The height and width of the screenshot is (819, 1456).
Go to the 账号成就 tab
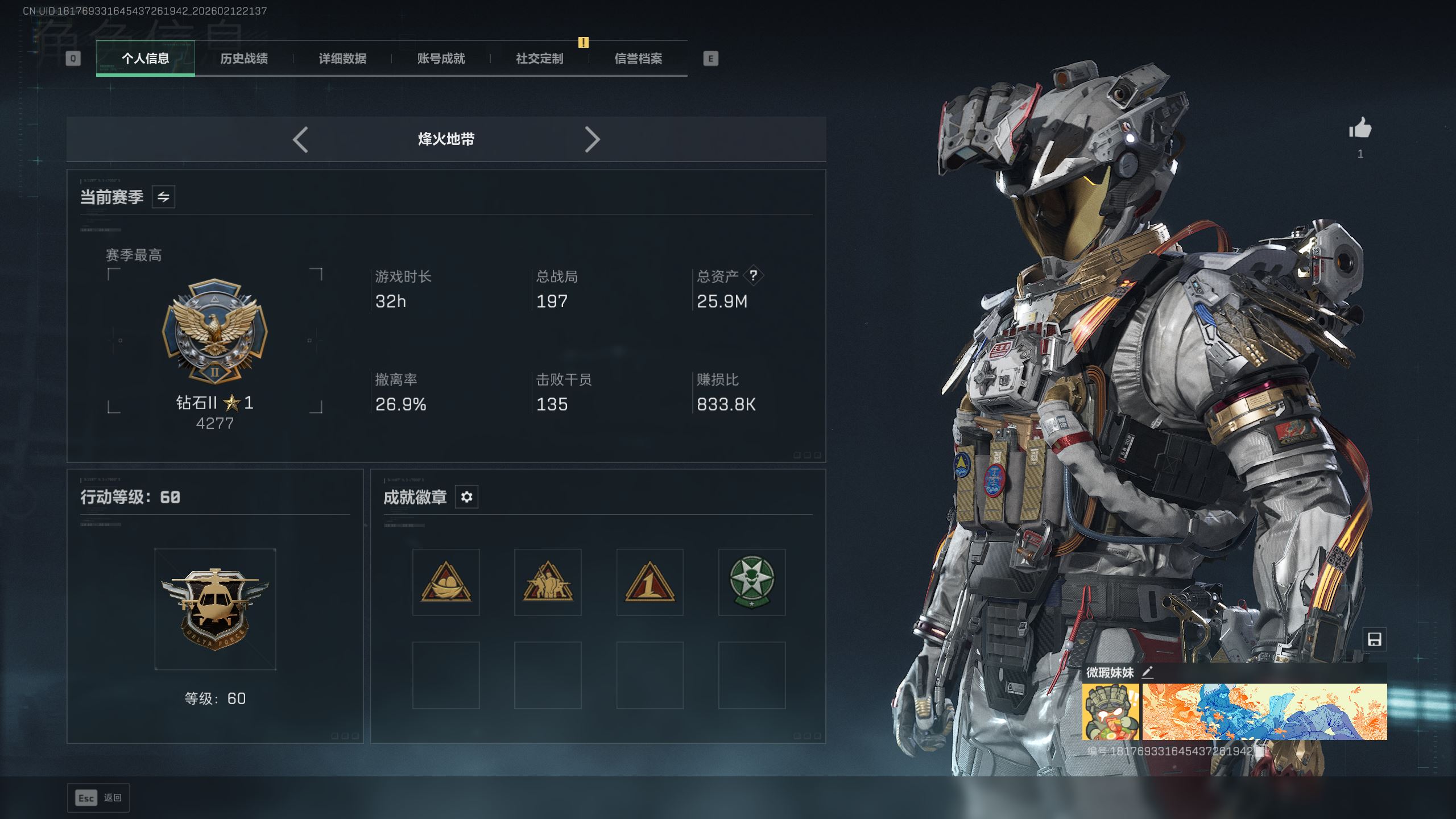point(441,59)
